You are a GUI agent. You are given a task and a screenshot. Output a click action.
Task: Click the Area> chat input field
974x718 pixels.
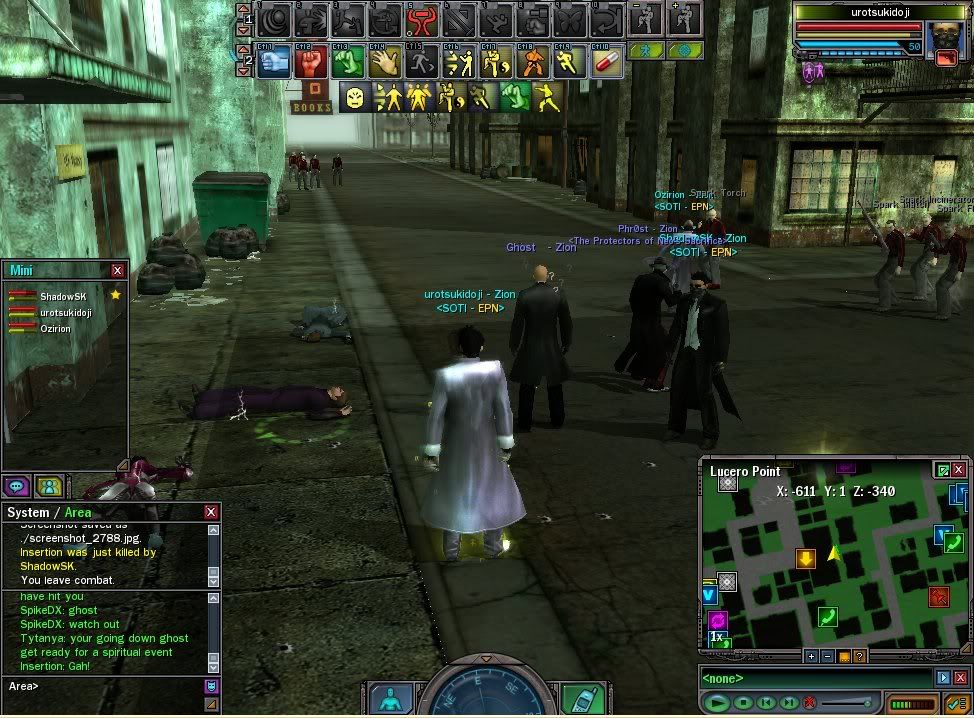click(x=110, y=686)
